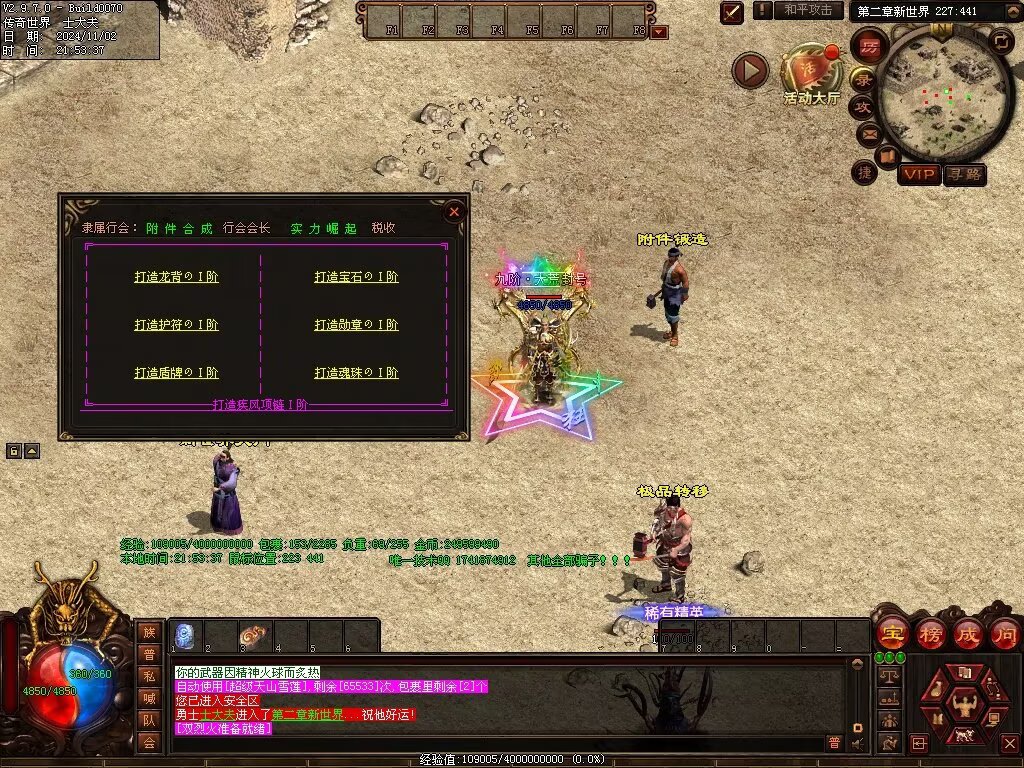The image size is (1024, 768).
Task: Choose 打造护符 I阶 option
Action: [x=176, y=325]
